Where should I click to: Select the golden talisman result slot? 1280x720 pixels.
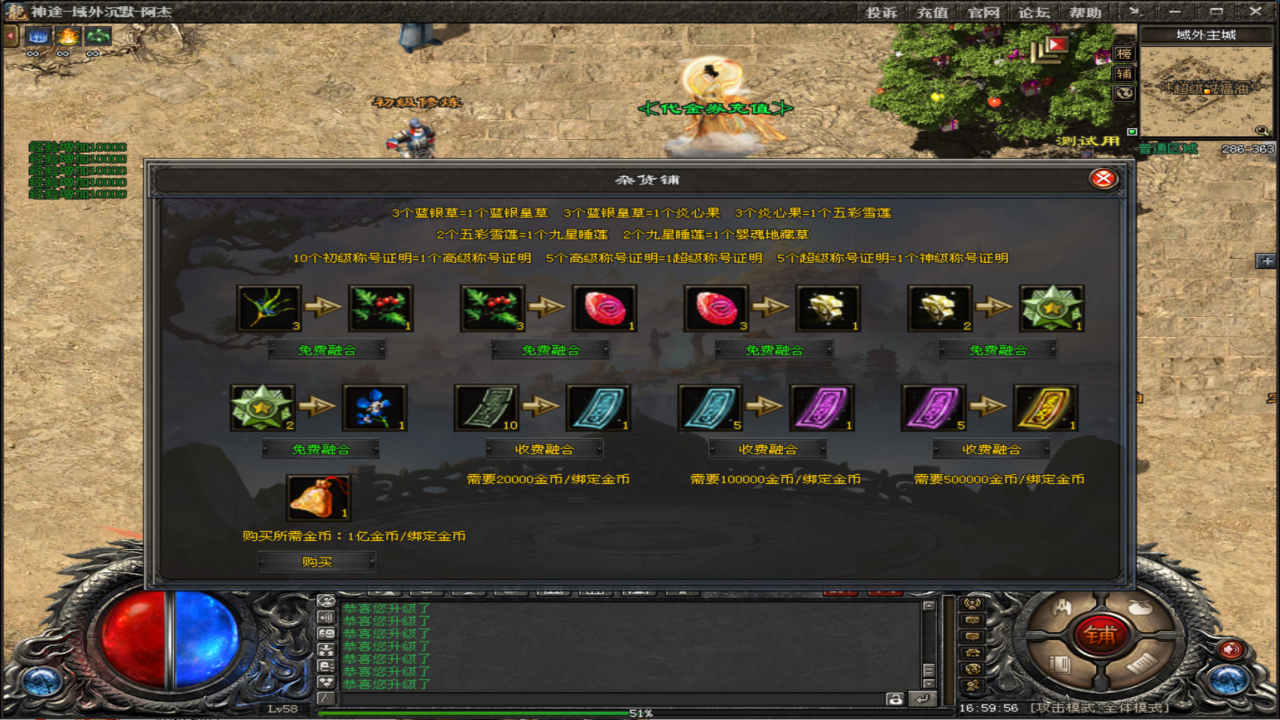[x=1045, y=407]
